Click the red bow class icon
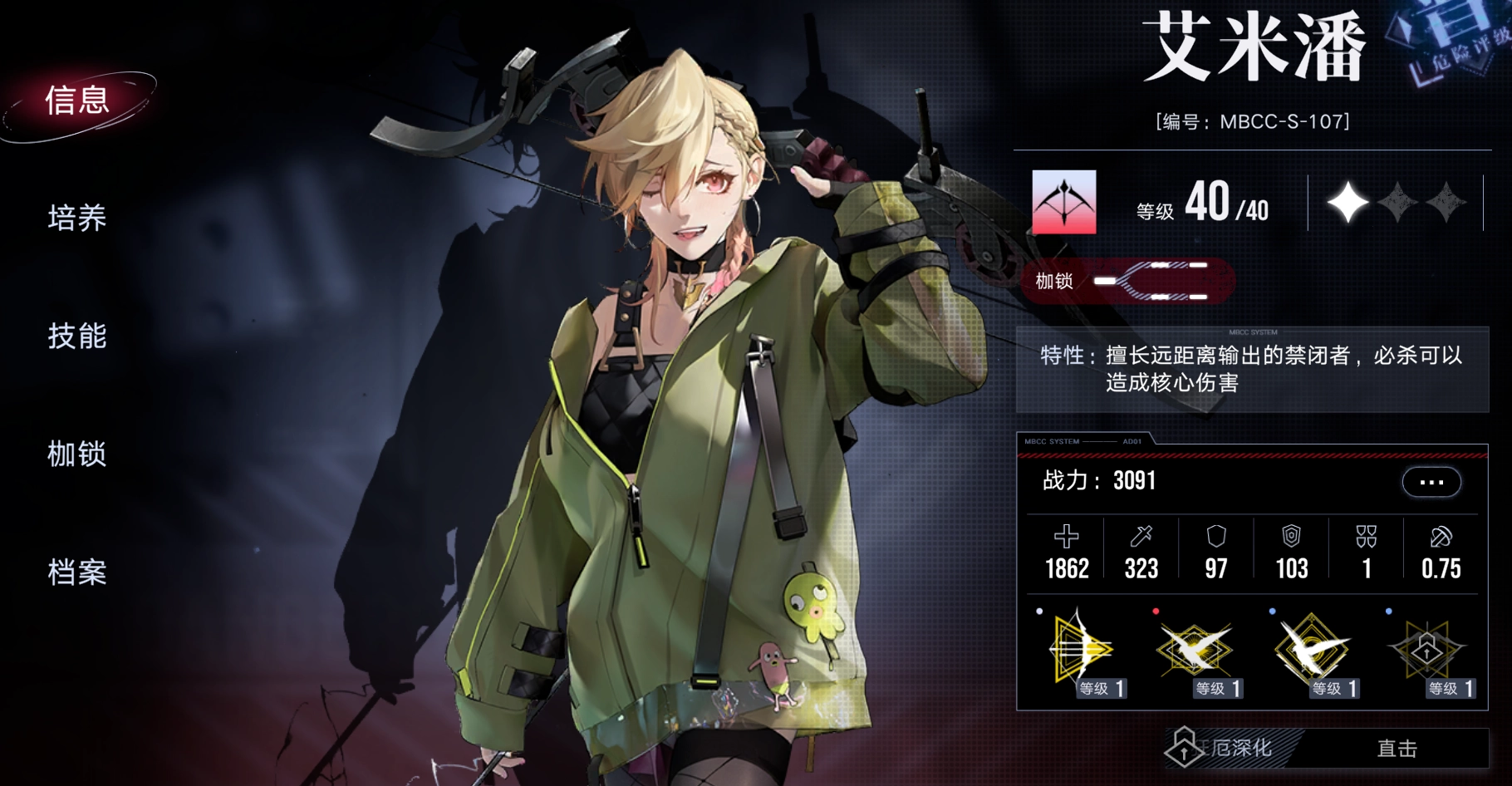This screenshot has height=786, width=1512. click(x=1063, y=202)
